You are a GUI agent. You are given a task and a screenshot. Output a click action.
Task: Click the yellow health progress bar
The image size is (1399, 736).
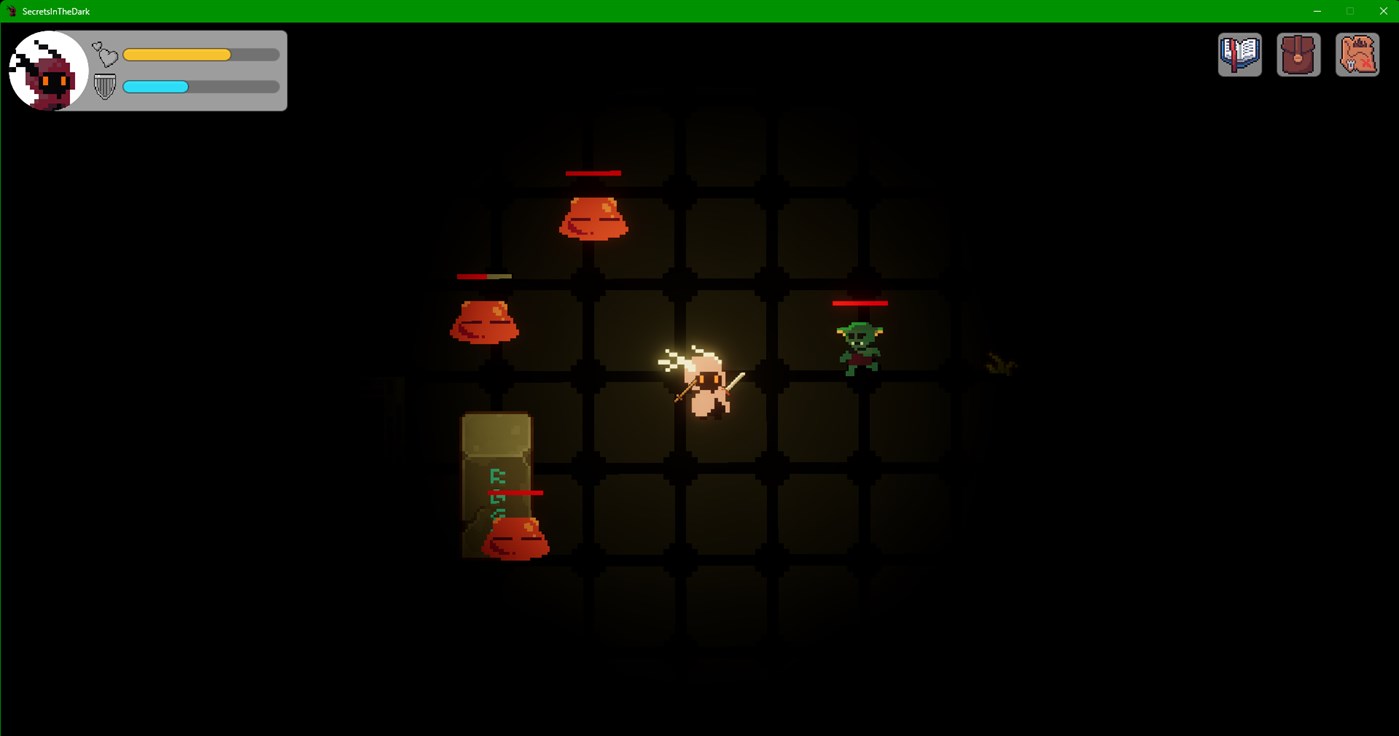tap(177, 53)
